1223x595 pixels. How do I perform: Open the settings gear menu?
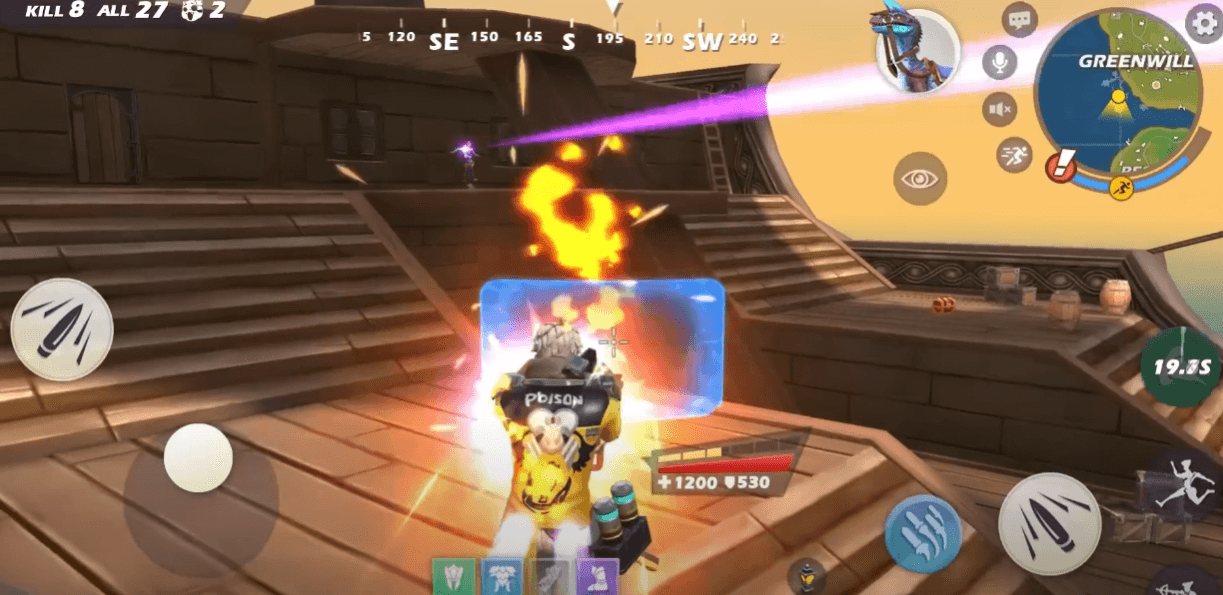click(x=1203, y=20)
